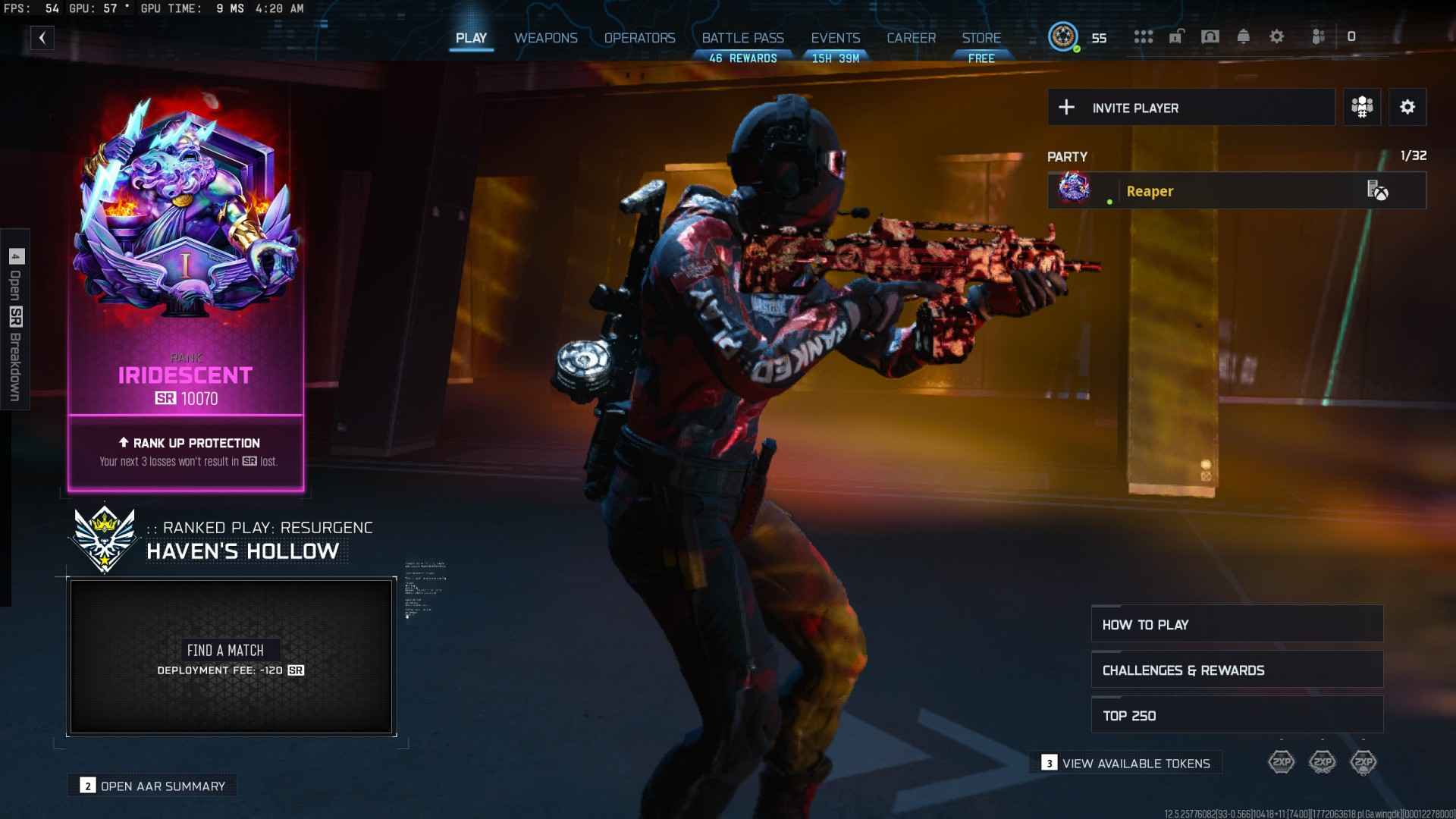
Task: Click the Invite Player button
Action: point(1191,107)
